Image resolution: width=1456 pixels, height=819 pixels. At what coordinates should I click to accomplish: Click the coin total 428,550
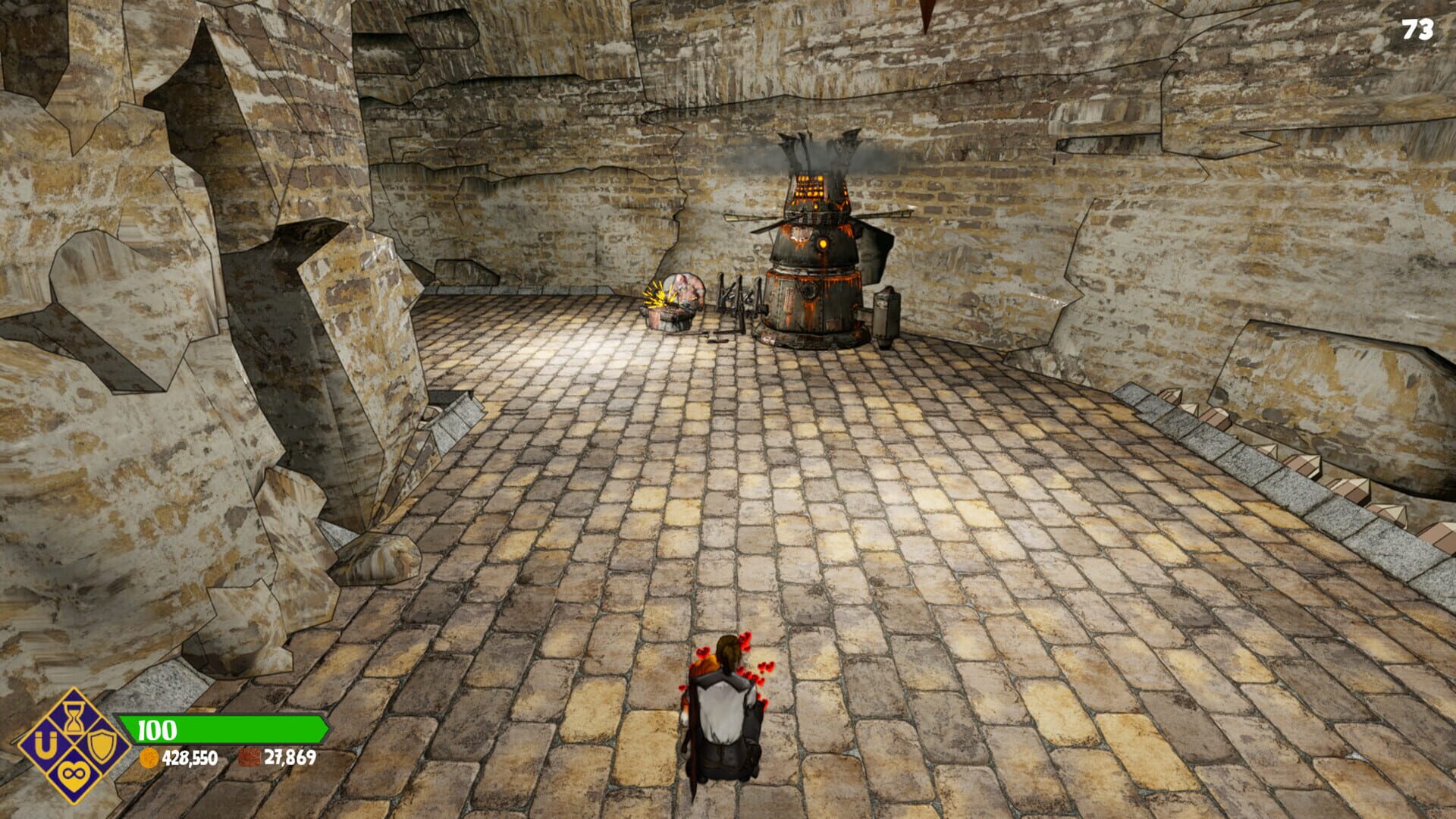190,759
